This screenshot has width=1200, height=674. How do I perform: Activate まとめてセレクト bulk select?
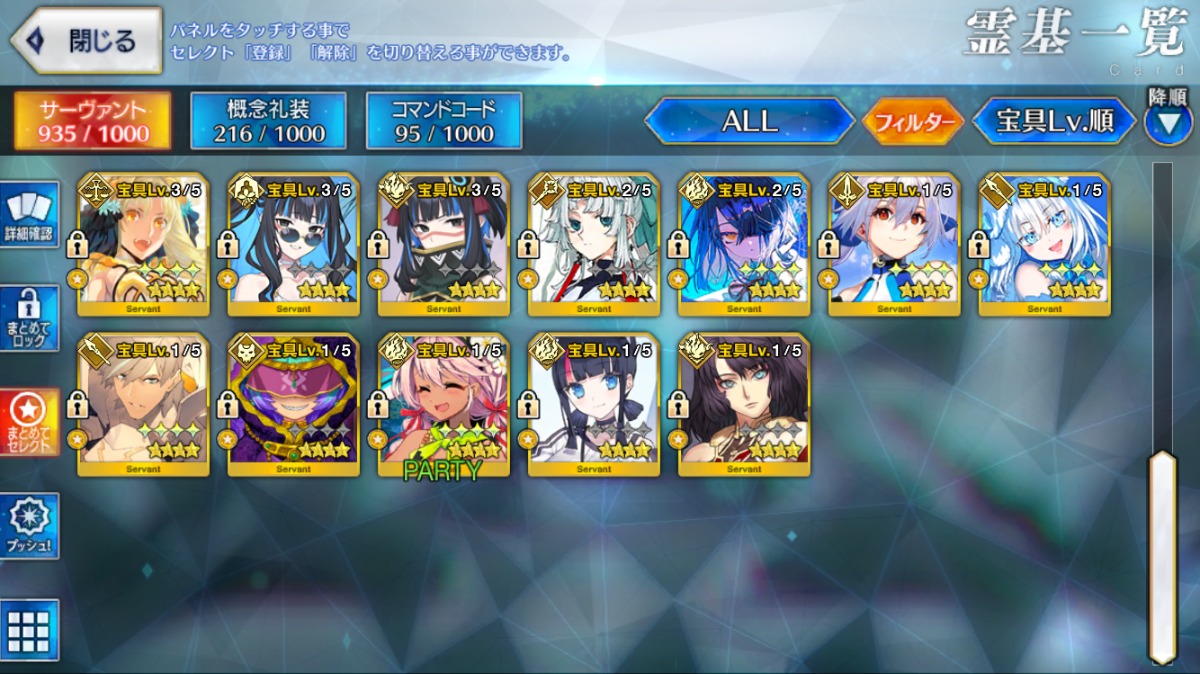tap(29, 422)
